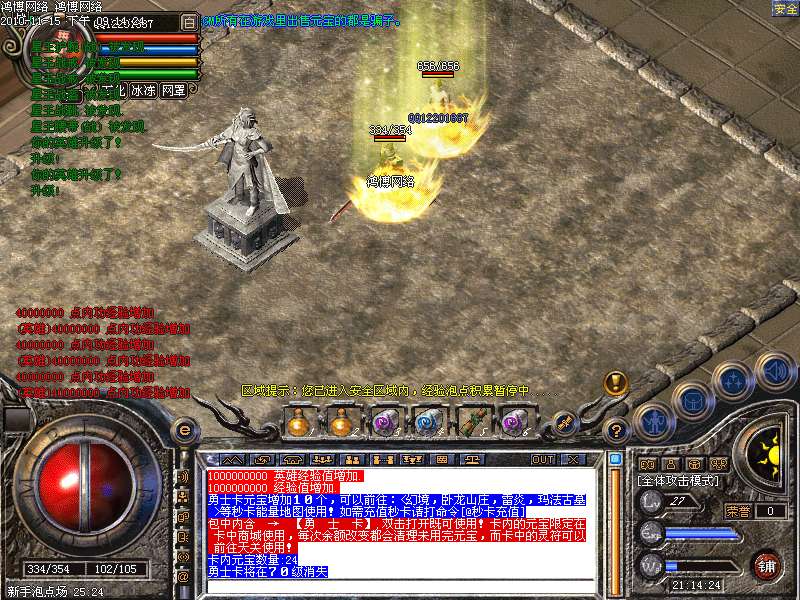Viewport: 800px width, 600px height.
Task: Close the chat window with X
Action: pyautogui.click(x=573, y=459)
